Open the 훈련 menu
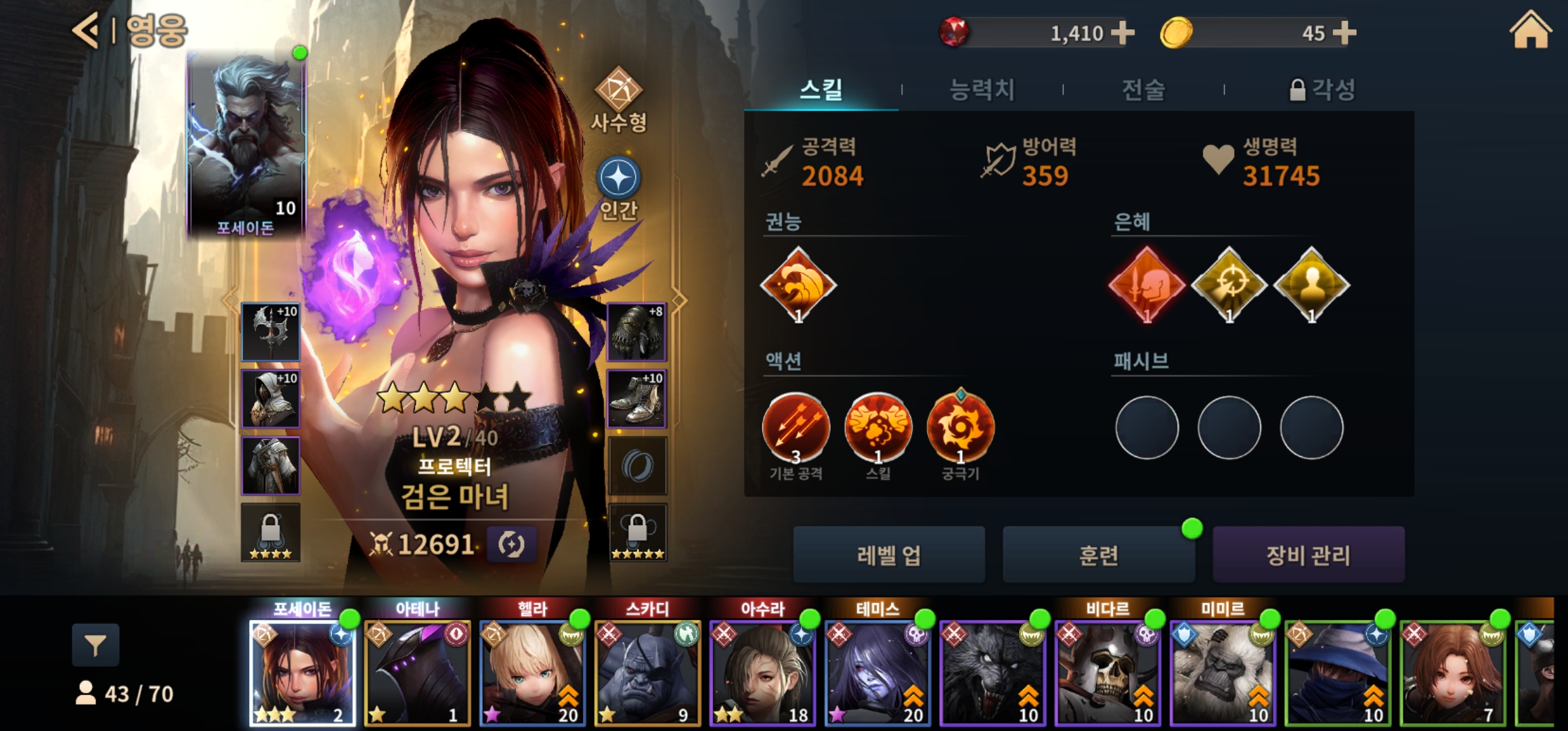The height and width of the screenshot is (731, 1568). (x=1098, y=555)
